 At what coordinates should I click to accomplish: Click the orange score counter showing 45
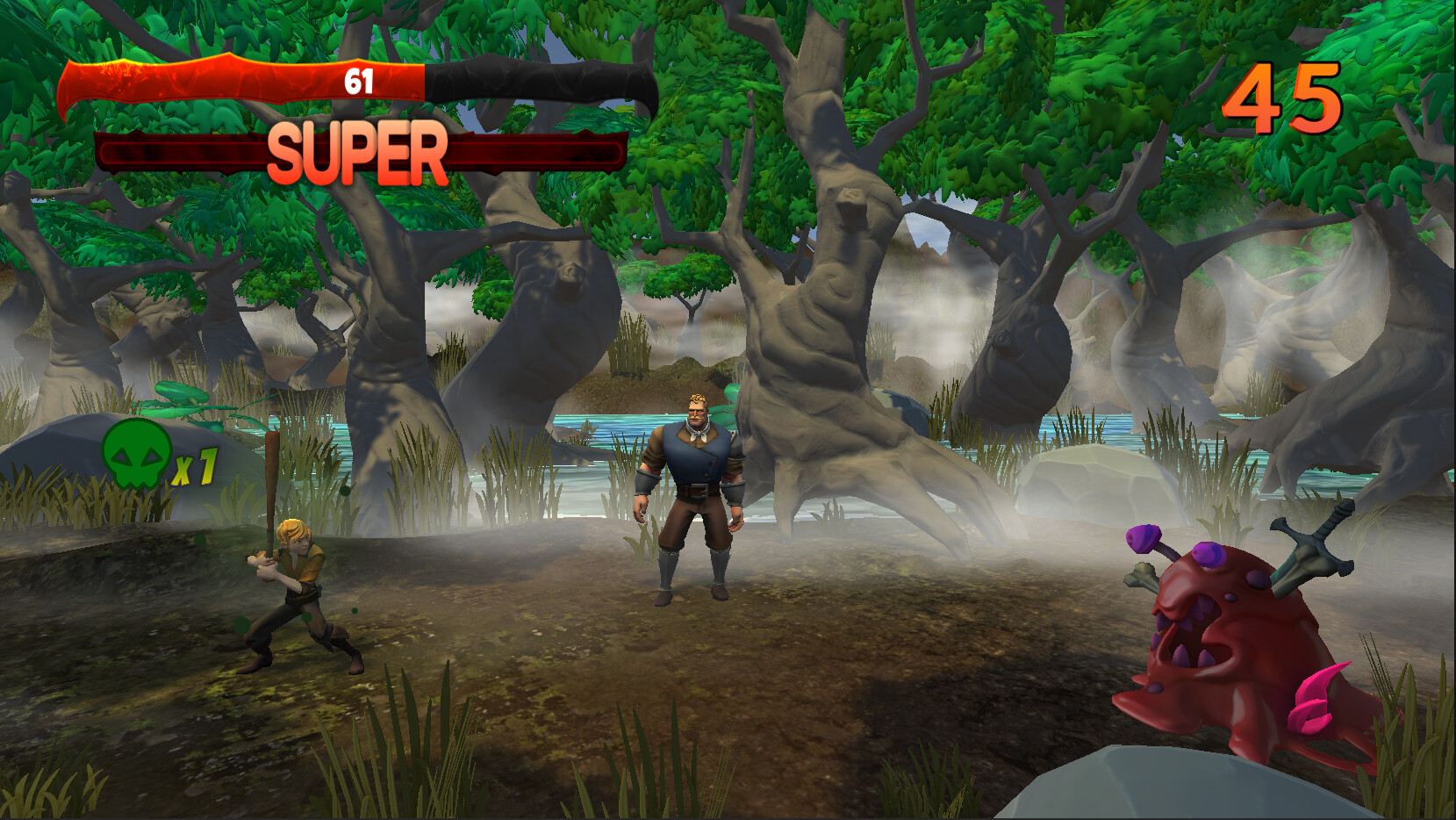click(1281, 97)
